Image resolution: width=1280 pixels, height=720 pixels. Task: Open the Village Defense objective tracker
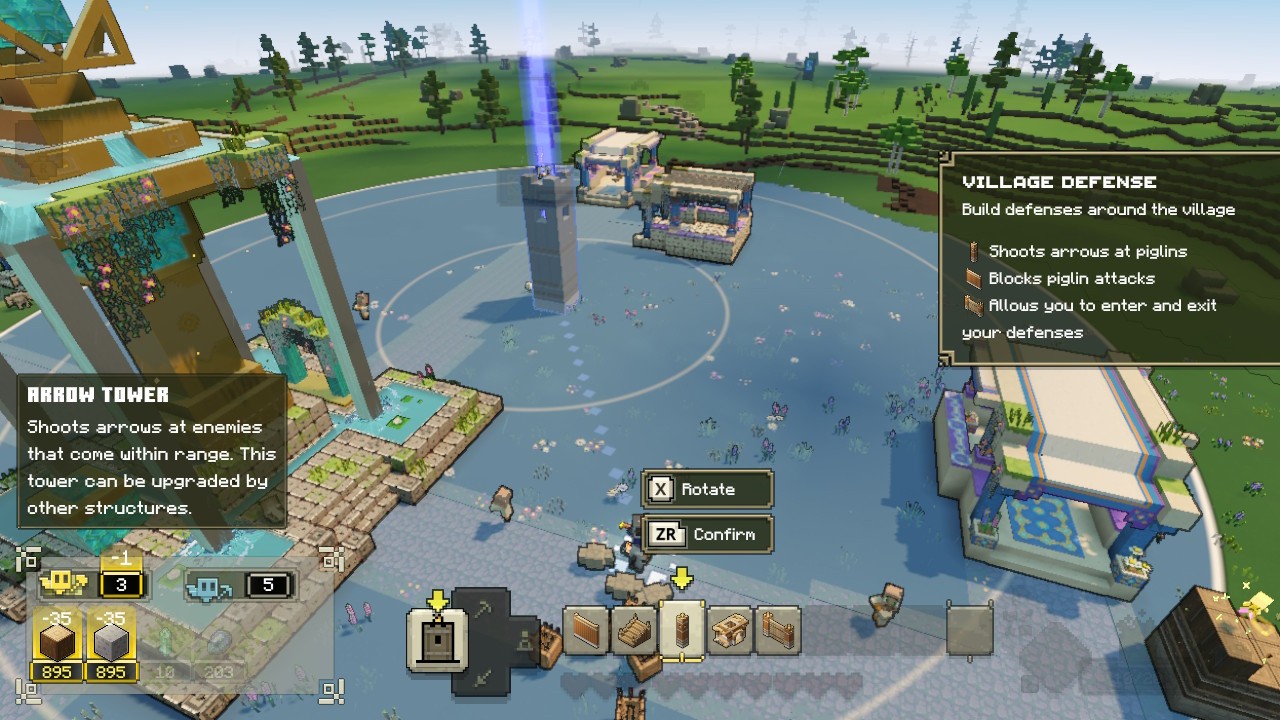1110,258
